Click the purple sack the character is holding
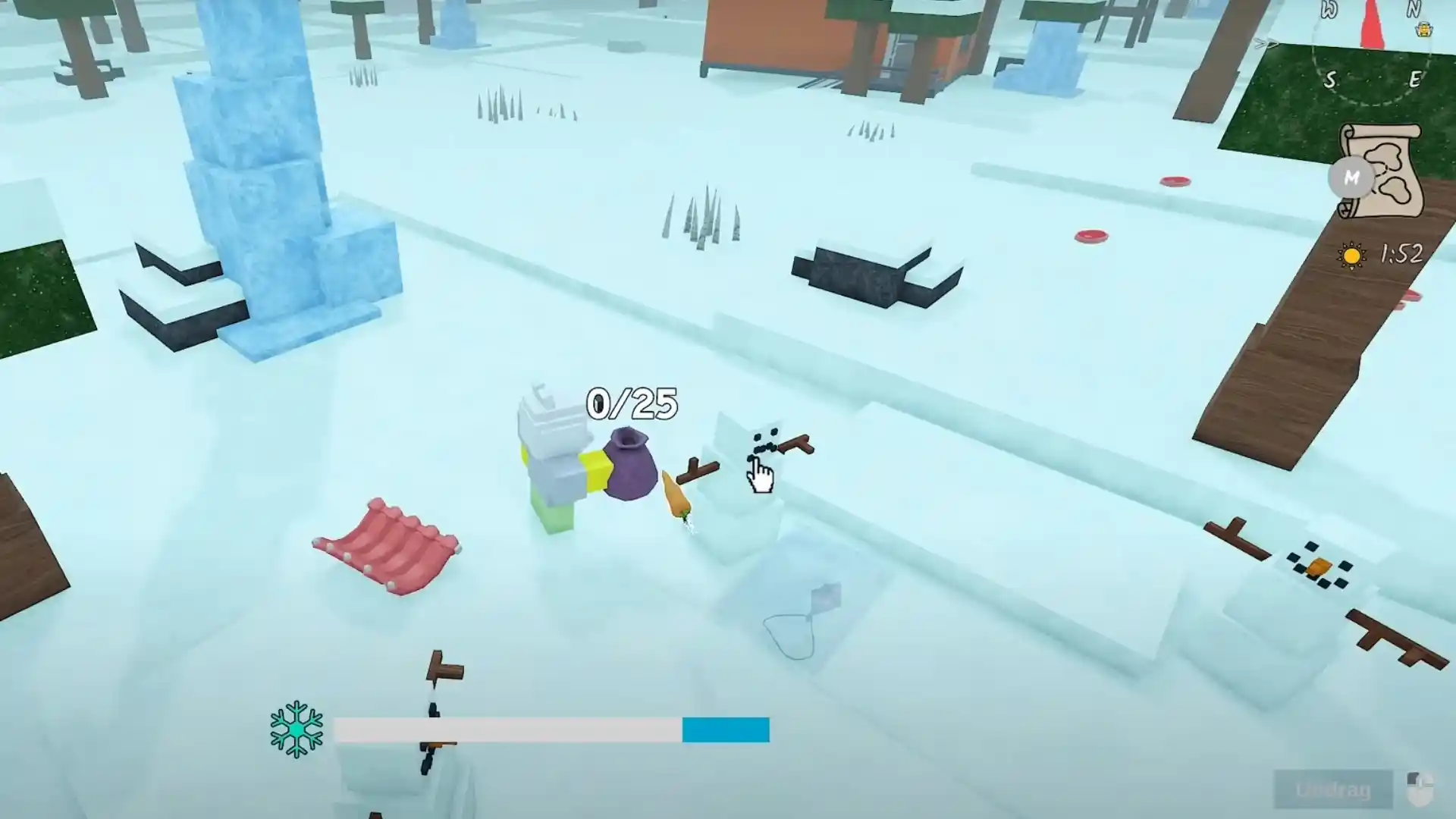The width and height of the screenshot is (1456, 819). [x=631, y=466]
